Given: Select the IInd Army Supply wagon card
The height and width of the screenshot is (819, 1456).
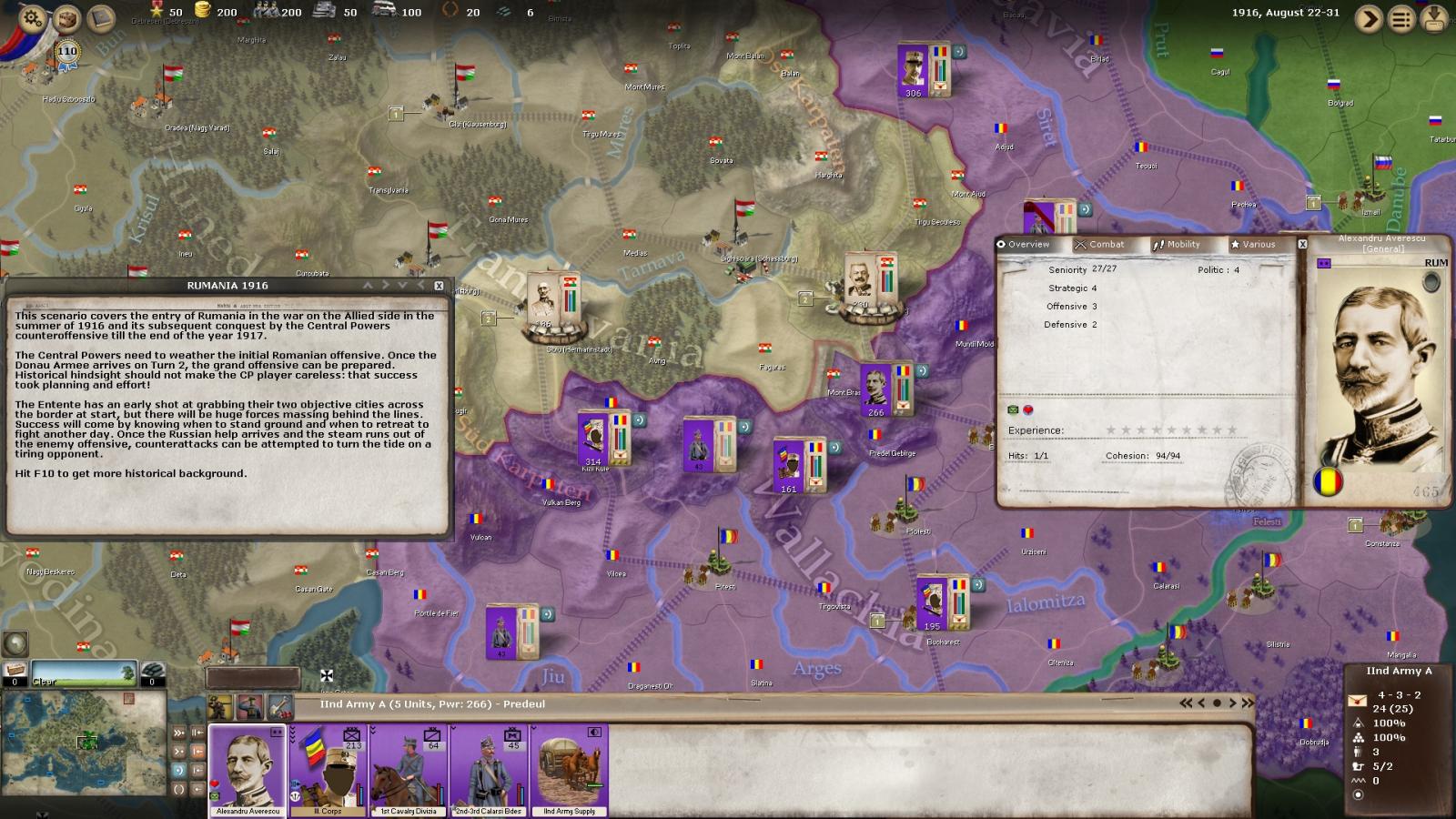Looking at the screenshot, I should (570, 770).
